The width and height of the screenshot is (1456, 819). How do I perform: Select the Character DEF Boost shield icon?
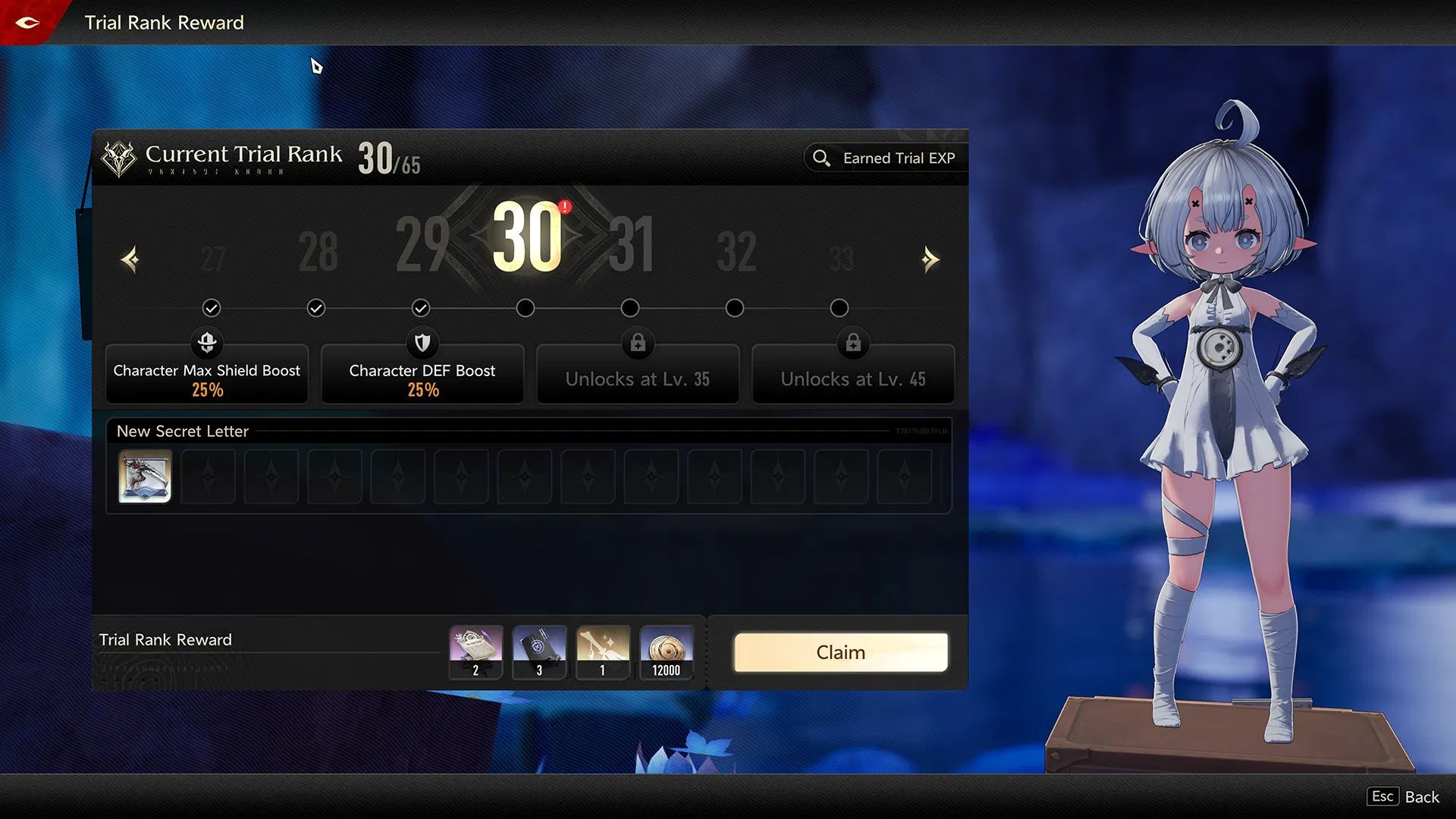tap(422, 344)
